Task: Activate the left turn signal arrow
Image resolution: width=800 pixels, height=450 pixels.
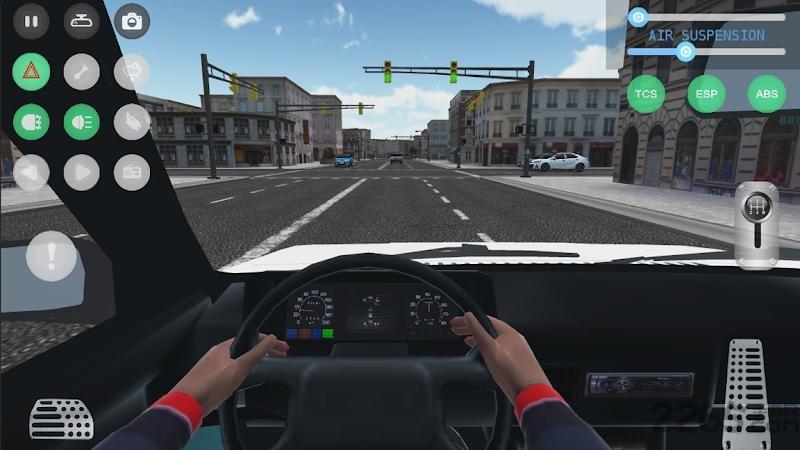Action: tap(31, 172)
